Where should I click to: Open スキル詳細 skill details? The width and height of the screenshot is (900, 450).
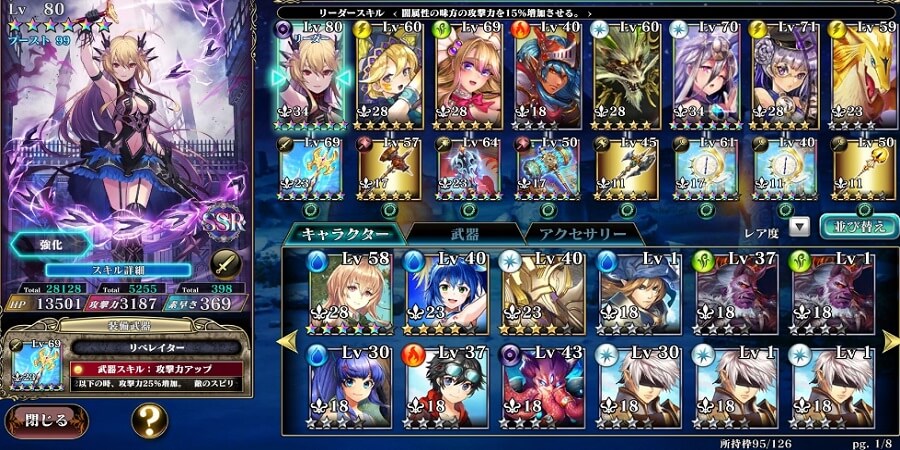click(118, 270)
